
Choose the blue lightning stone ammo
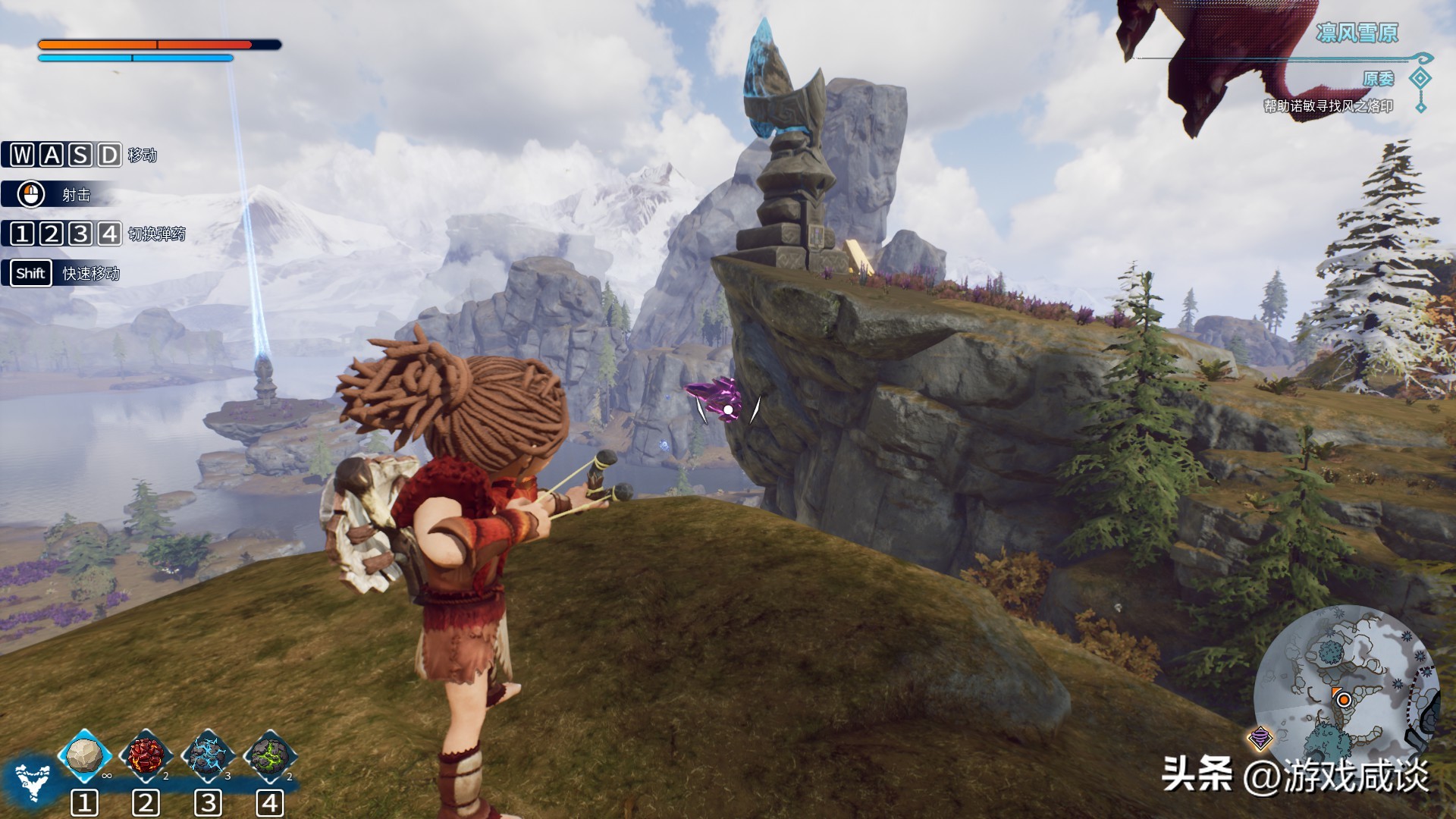[x=207, y=755]
